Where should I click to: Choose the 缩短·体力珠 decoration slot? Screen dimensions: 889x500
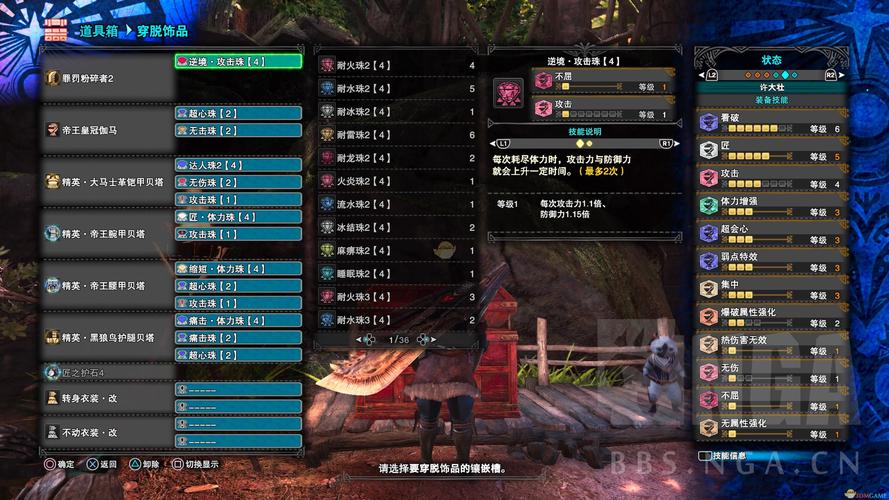(238, 269)
